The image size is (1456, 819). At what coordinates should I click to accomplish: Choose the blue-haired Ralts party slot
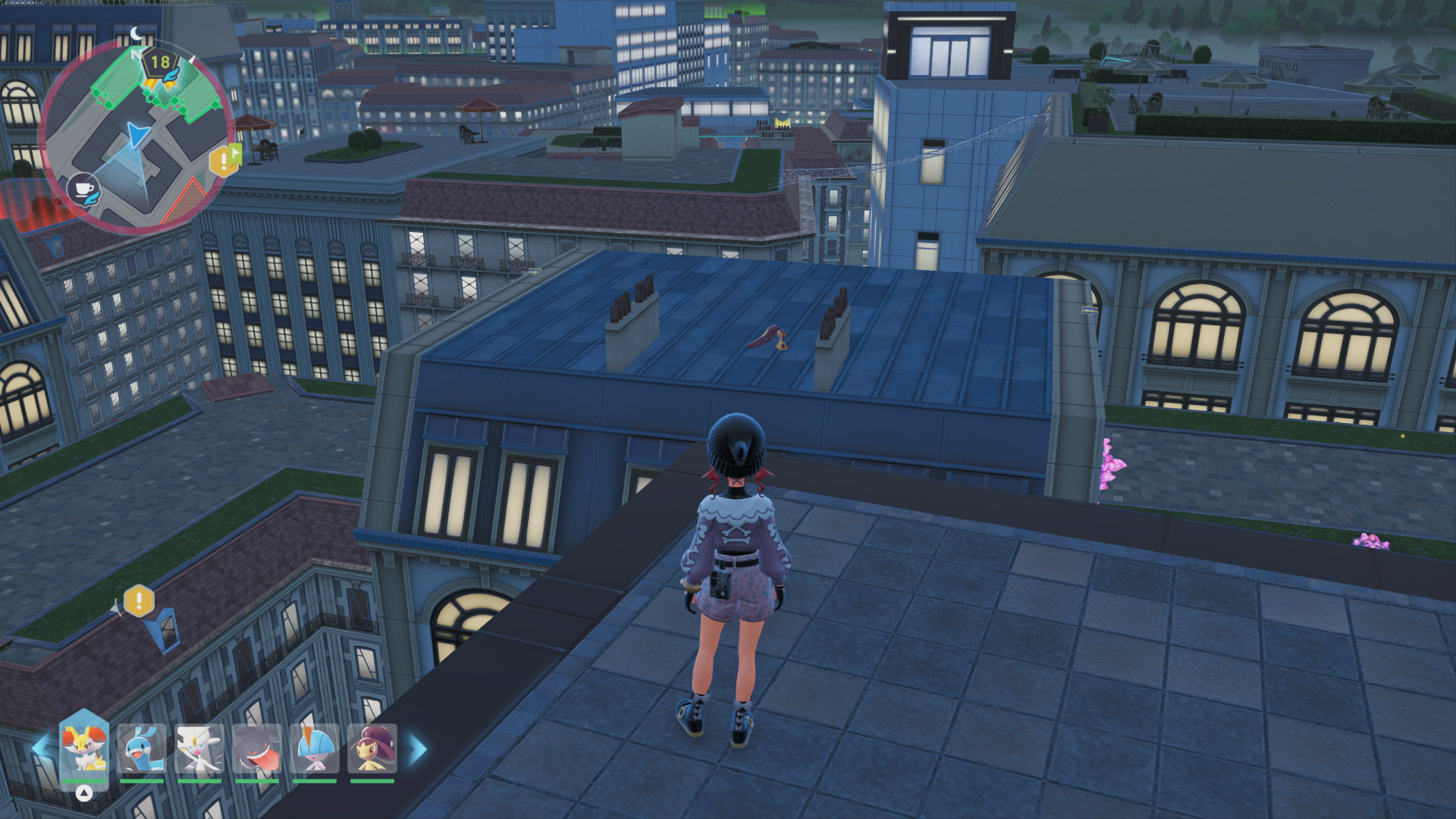pyautogui.click(x=315, y=748)
